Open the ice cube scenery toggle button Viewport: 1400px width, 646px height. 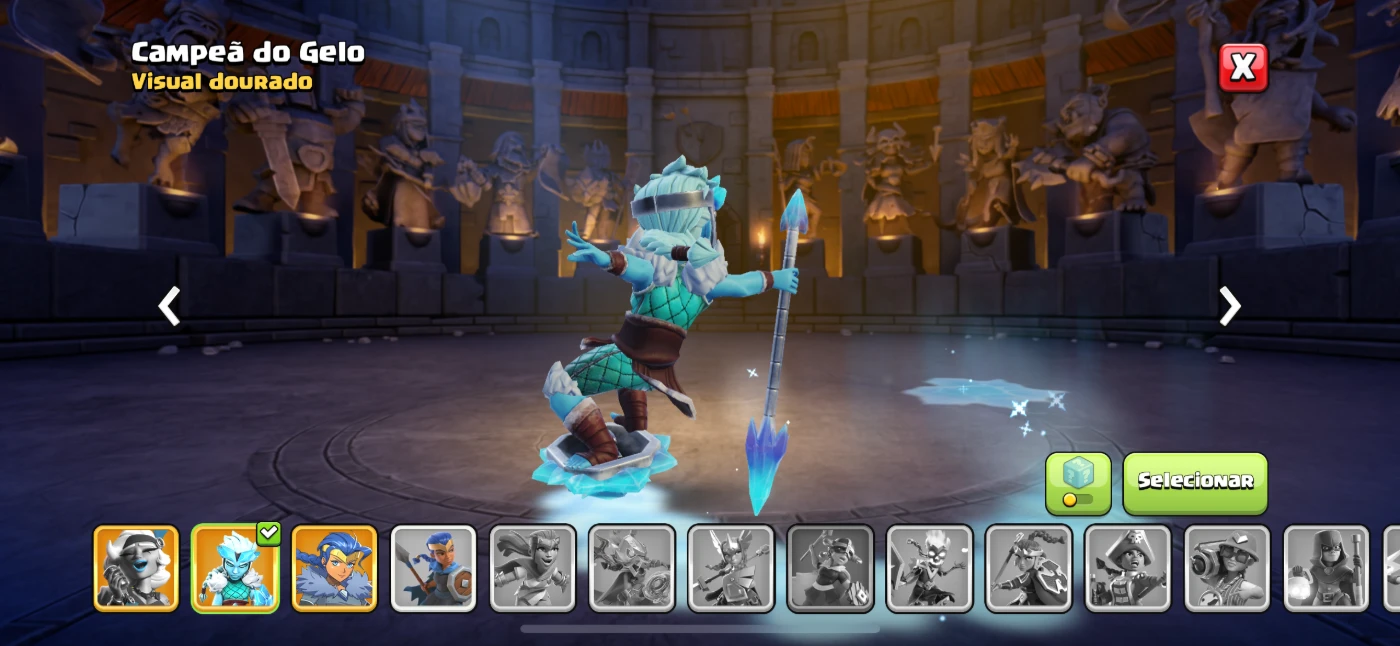1078,483
